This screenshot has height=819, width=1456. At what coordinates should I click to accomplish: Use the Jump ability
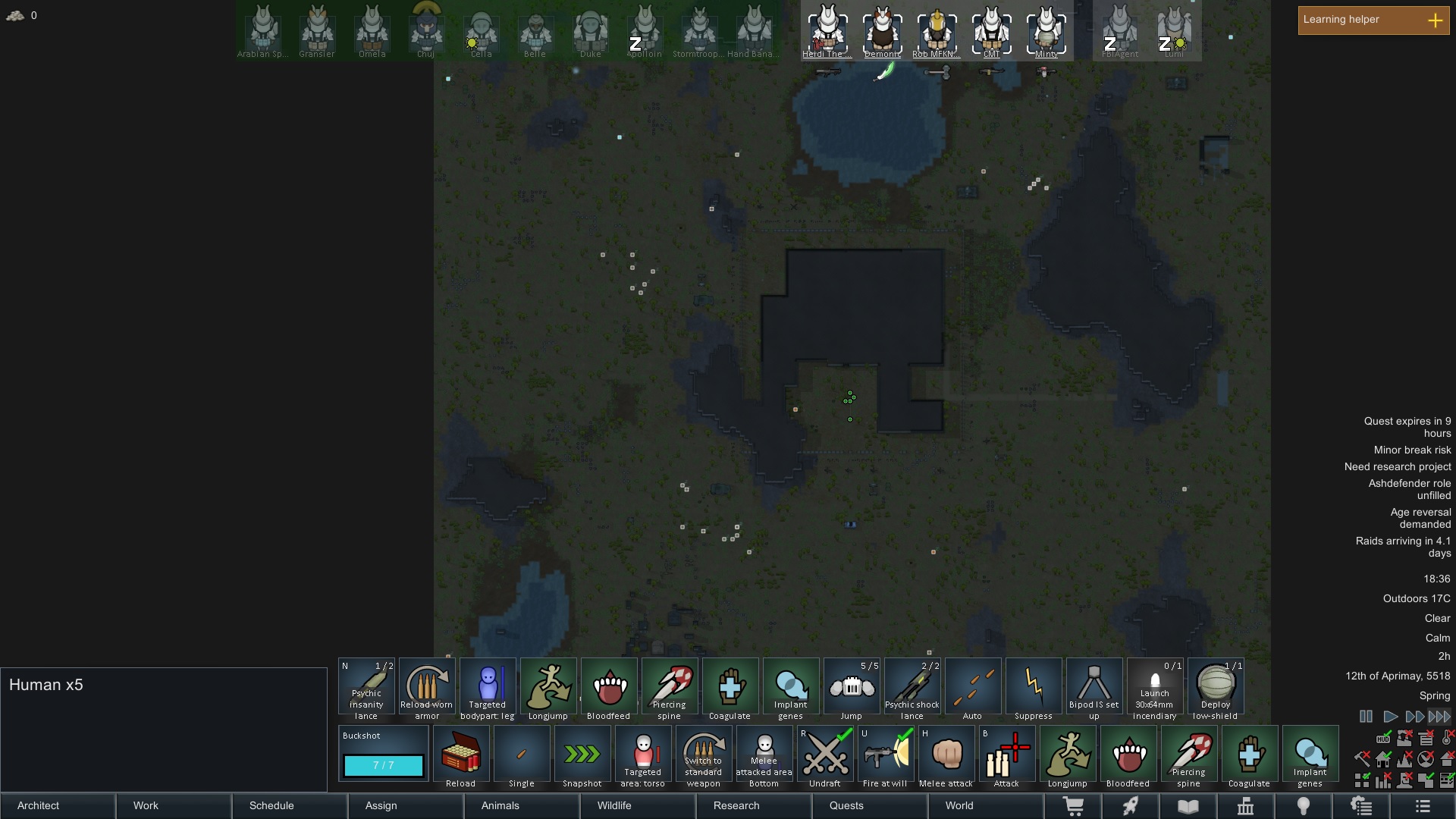(851, 688)
